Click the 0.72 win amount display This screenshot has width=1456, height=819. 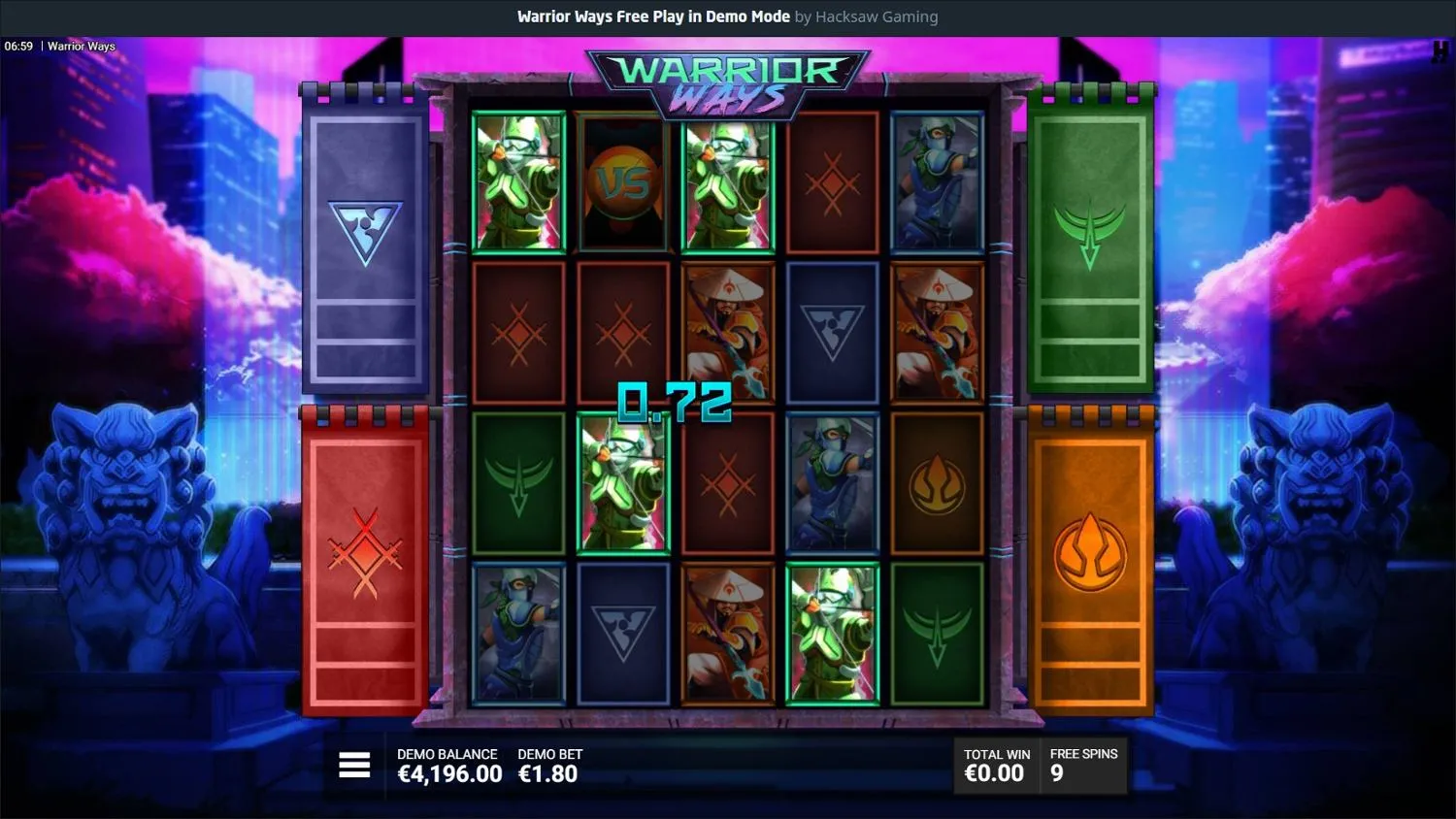677,403
